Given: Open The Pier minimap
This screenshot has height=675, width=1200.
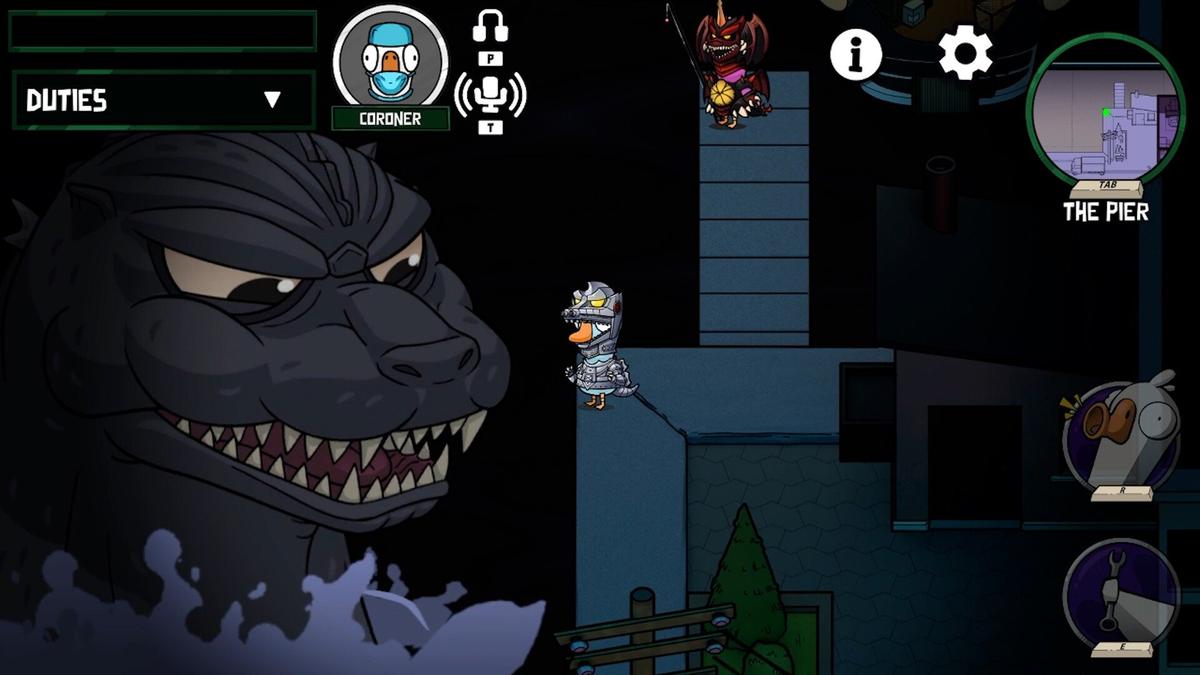Looking at the screenshot, I should [1105, 112].
